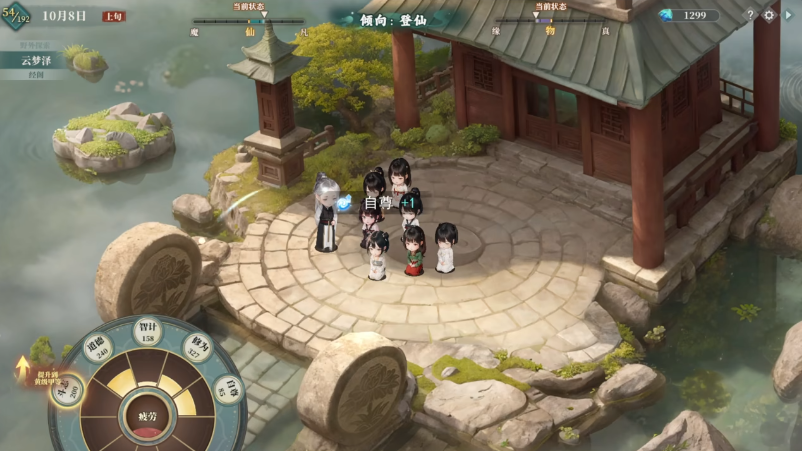
Task: Open the help question mark button
Action: (751, 15)
